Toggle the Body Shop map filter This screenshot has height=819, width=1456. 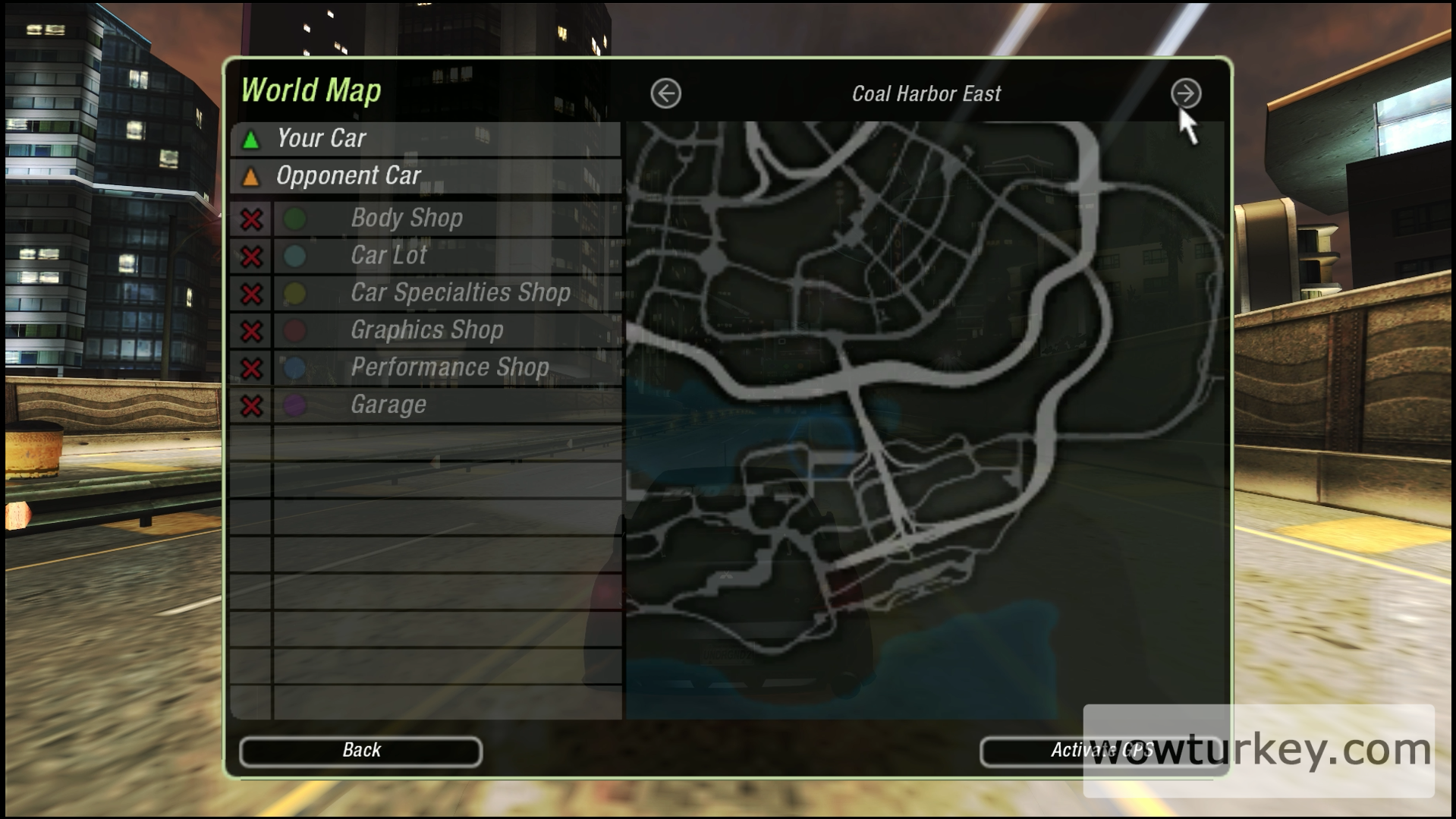point(252,219)
